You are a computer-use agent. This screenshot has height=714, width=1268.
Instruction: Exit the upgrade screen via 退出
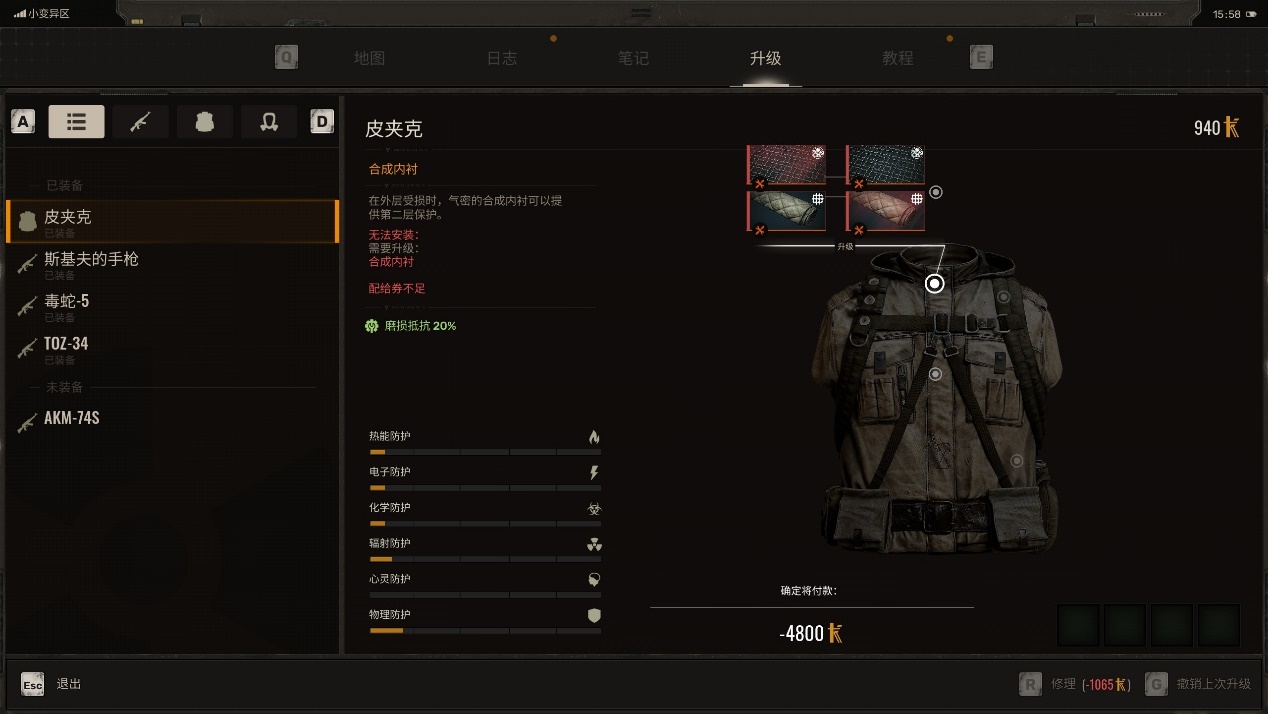(x=56, y=684)
